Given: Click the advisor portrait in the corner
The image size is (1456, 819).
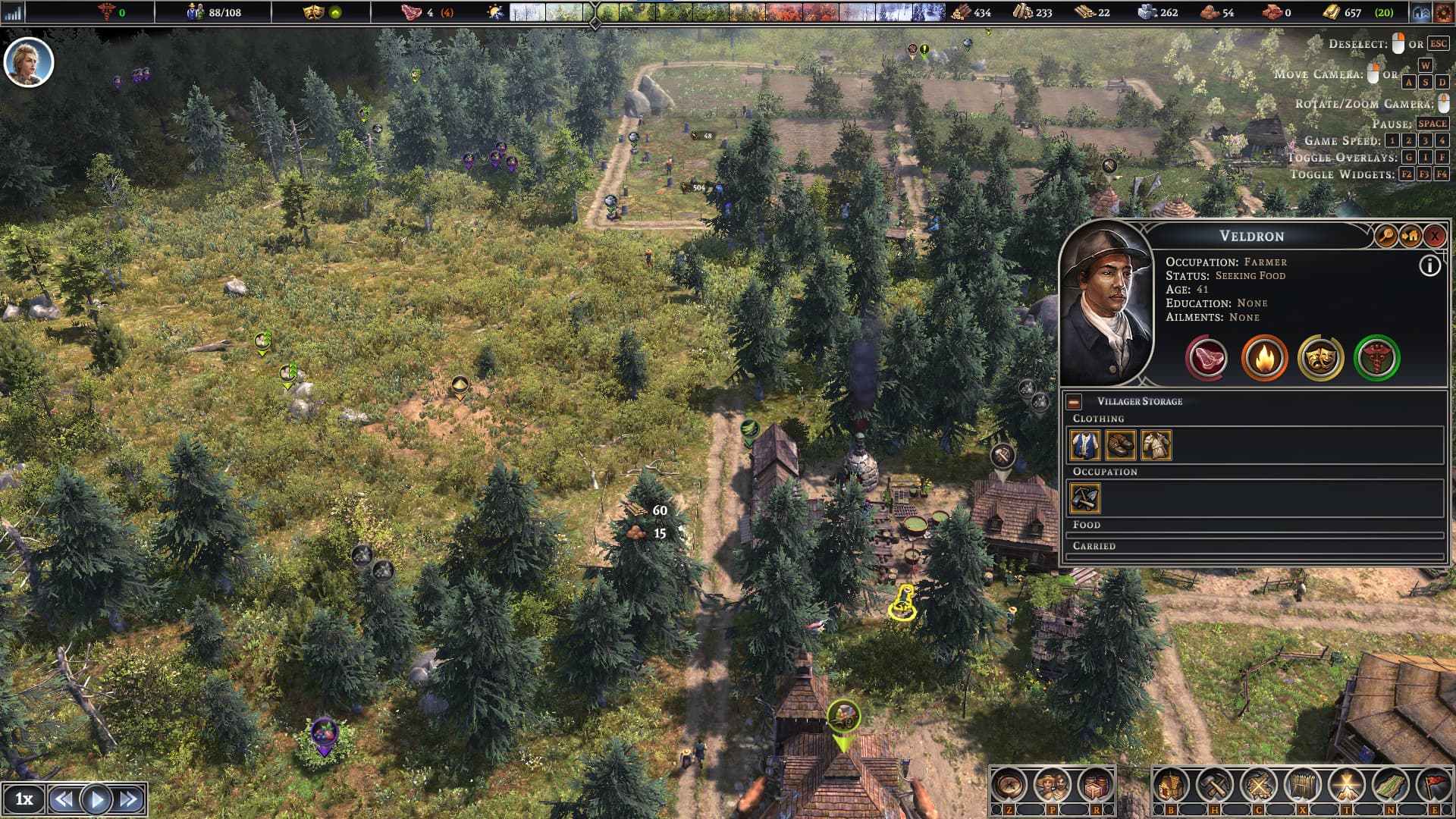Looking at the screenshot, I should point(29,62).
